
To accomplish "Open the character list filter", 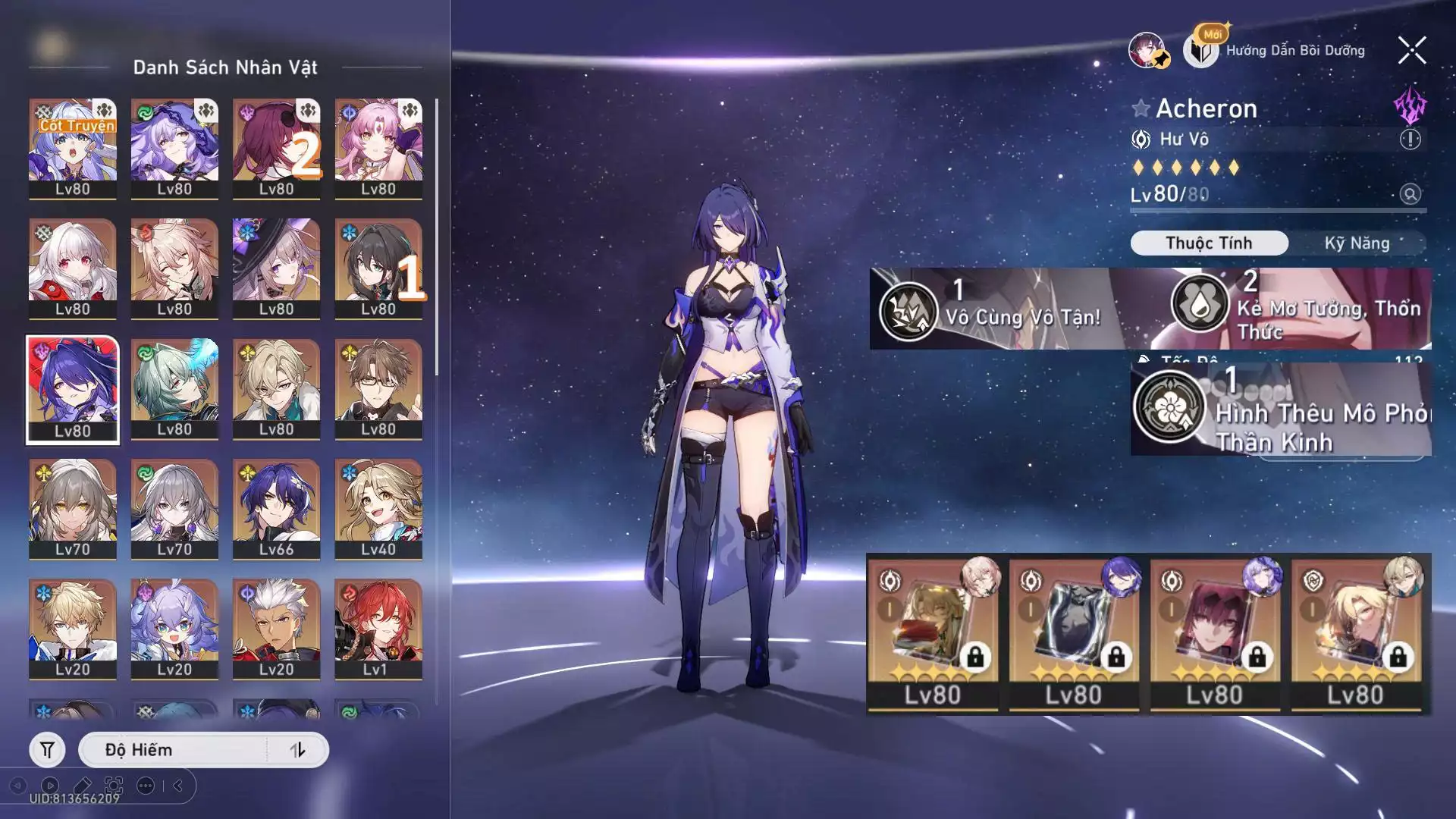I will coord(47,750).
